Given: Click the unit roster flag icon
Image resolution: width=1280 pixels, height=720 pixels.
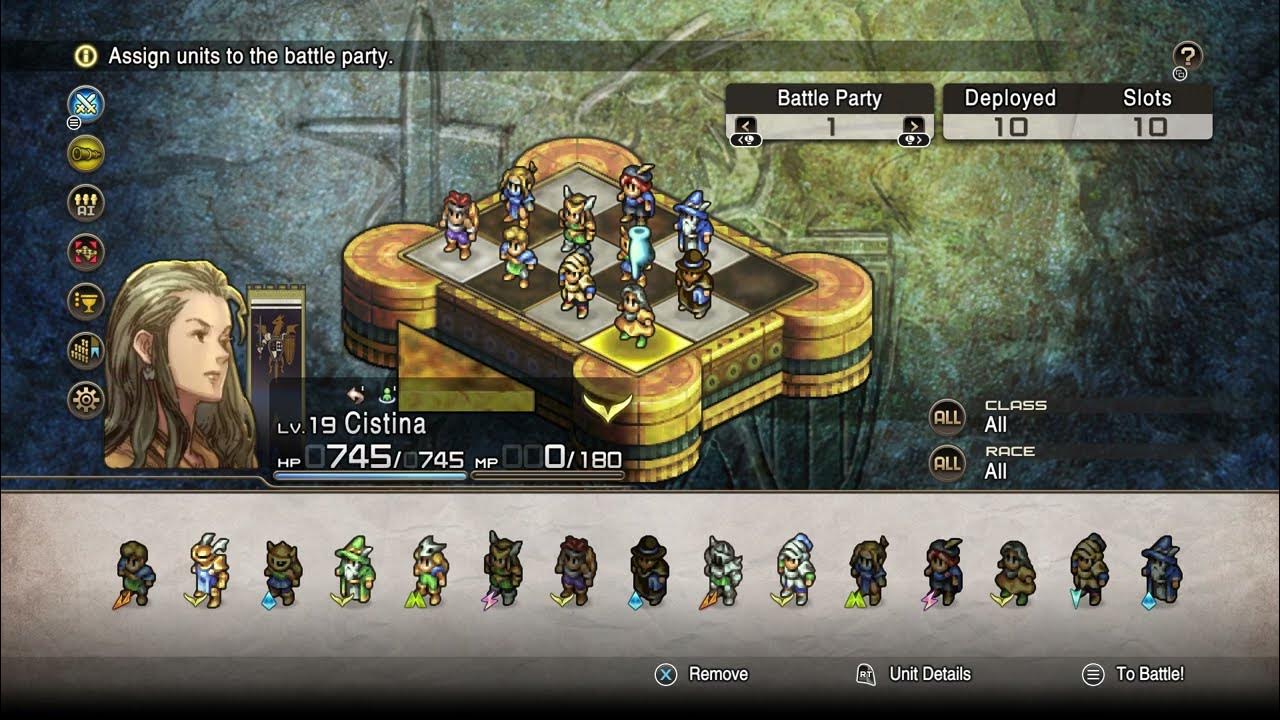Looking at the screenshot, I should pos(87,350).
